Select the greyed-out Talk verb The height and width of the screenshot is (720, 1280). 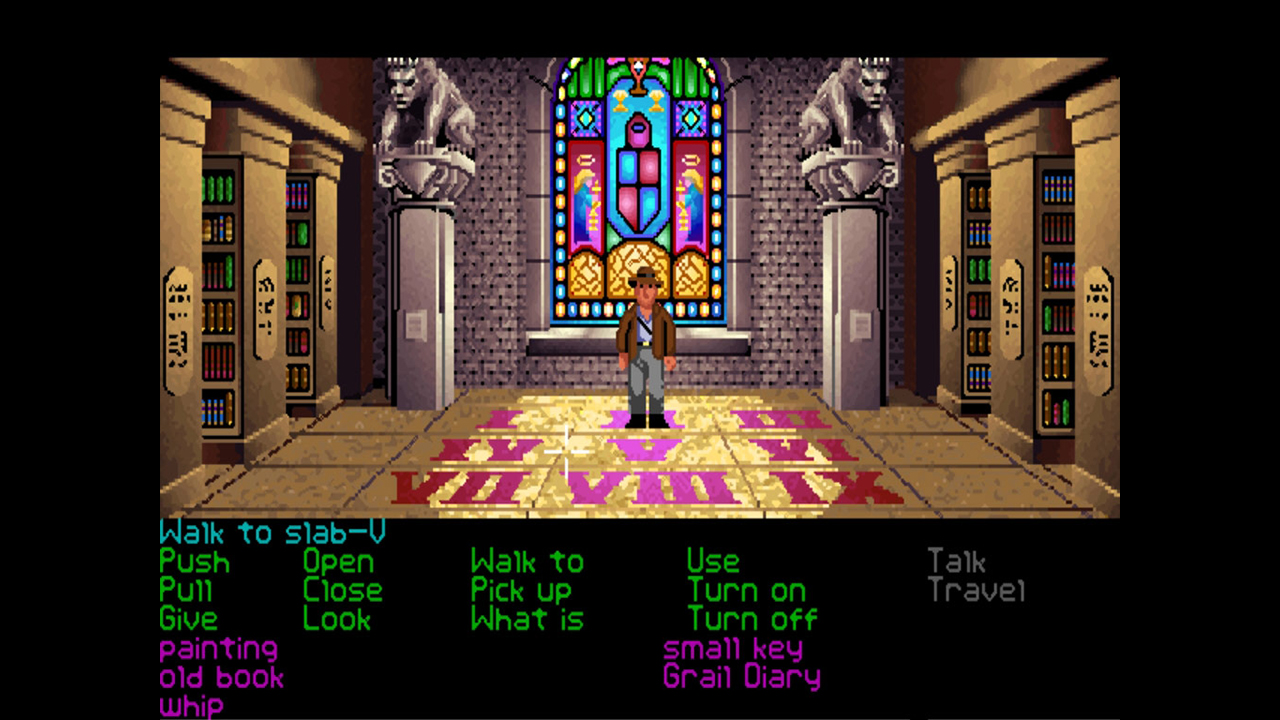click(956, 562)
